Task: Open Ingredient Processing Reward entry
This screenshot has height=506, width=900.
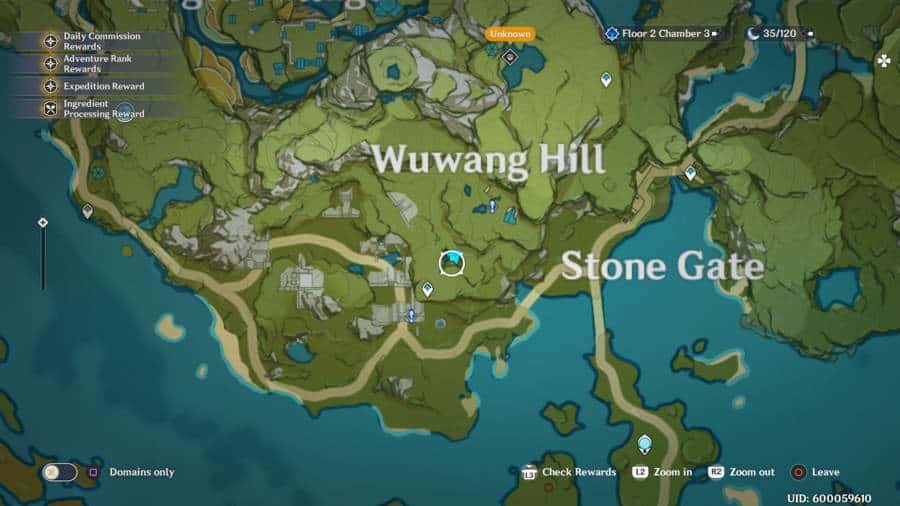Action: coord(95,109)
